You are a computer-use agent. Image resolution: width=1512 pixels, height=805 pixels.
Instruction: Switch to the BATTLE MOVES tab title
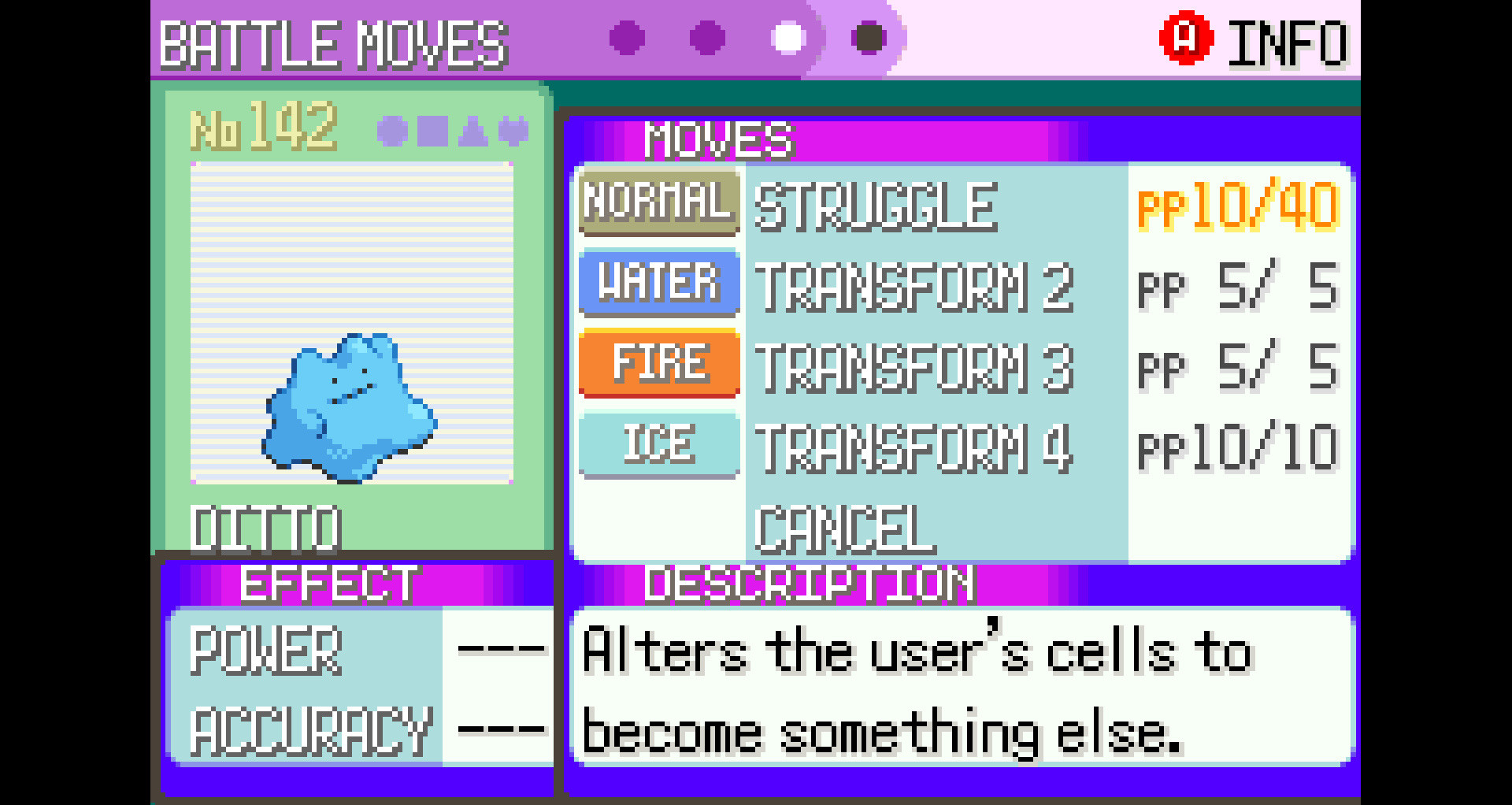(x=331, y=45)
